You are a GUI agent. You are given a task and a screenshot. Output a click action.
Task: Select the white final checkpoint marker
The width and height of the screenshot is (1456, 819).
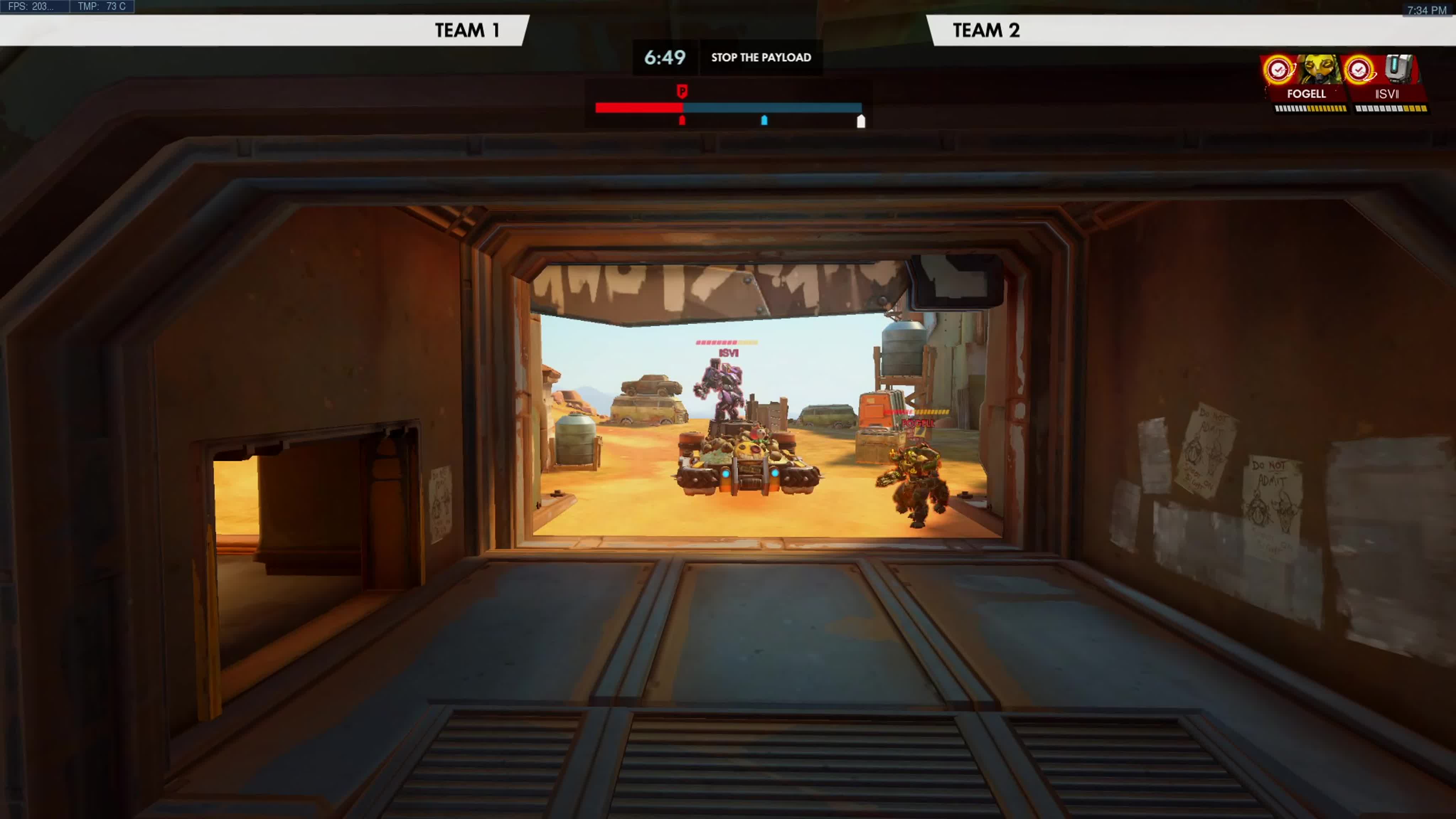pyautogui.click(x=861, y=121)
